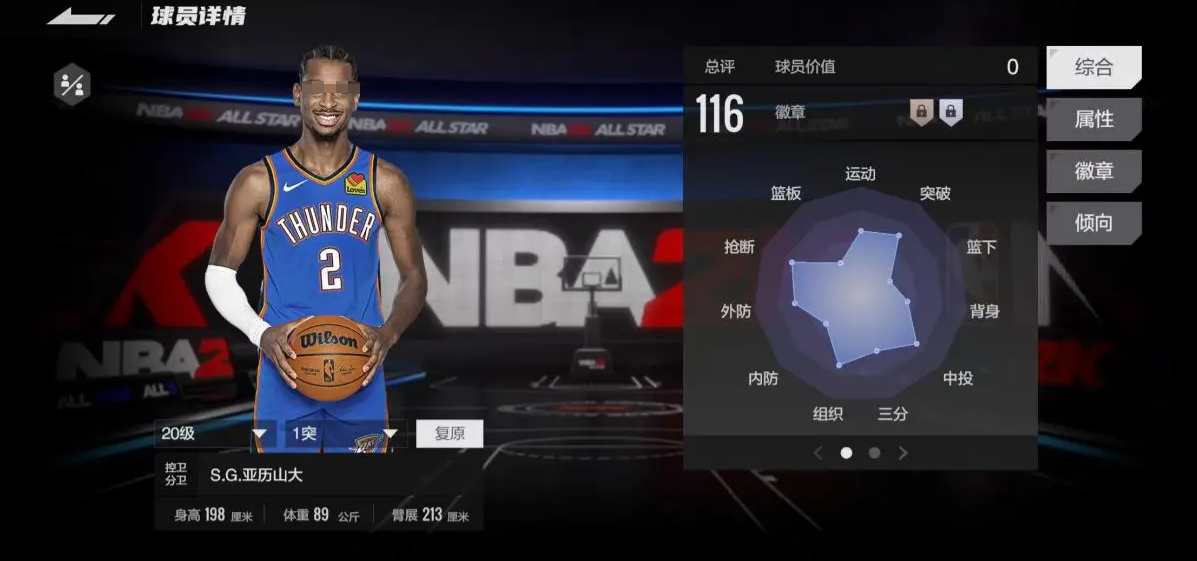Click the bronze locked badge slot

pyautogui.click(x=921, y=112)
